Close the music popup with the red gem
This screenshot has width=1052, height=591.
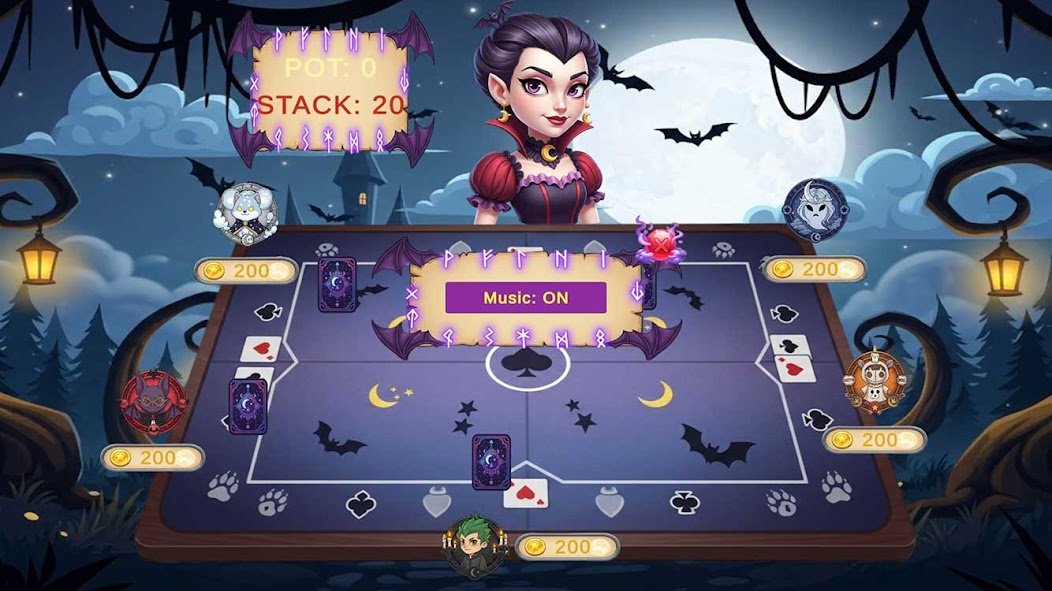click(x=659, y=243)
